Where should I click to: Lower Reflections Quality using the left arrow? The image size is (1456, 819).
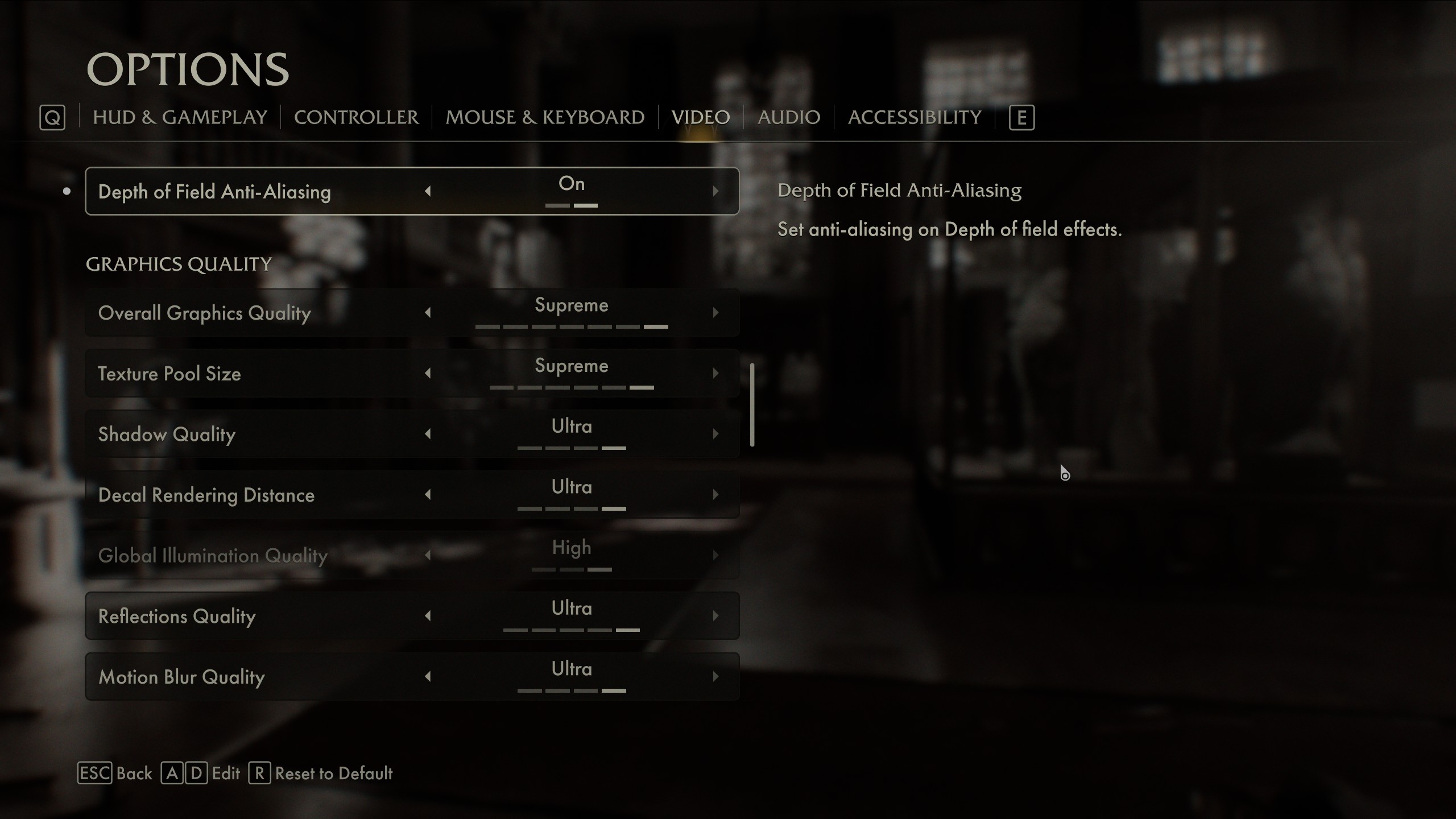[x=428, y=616]
